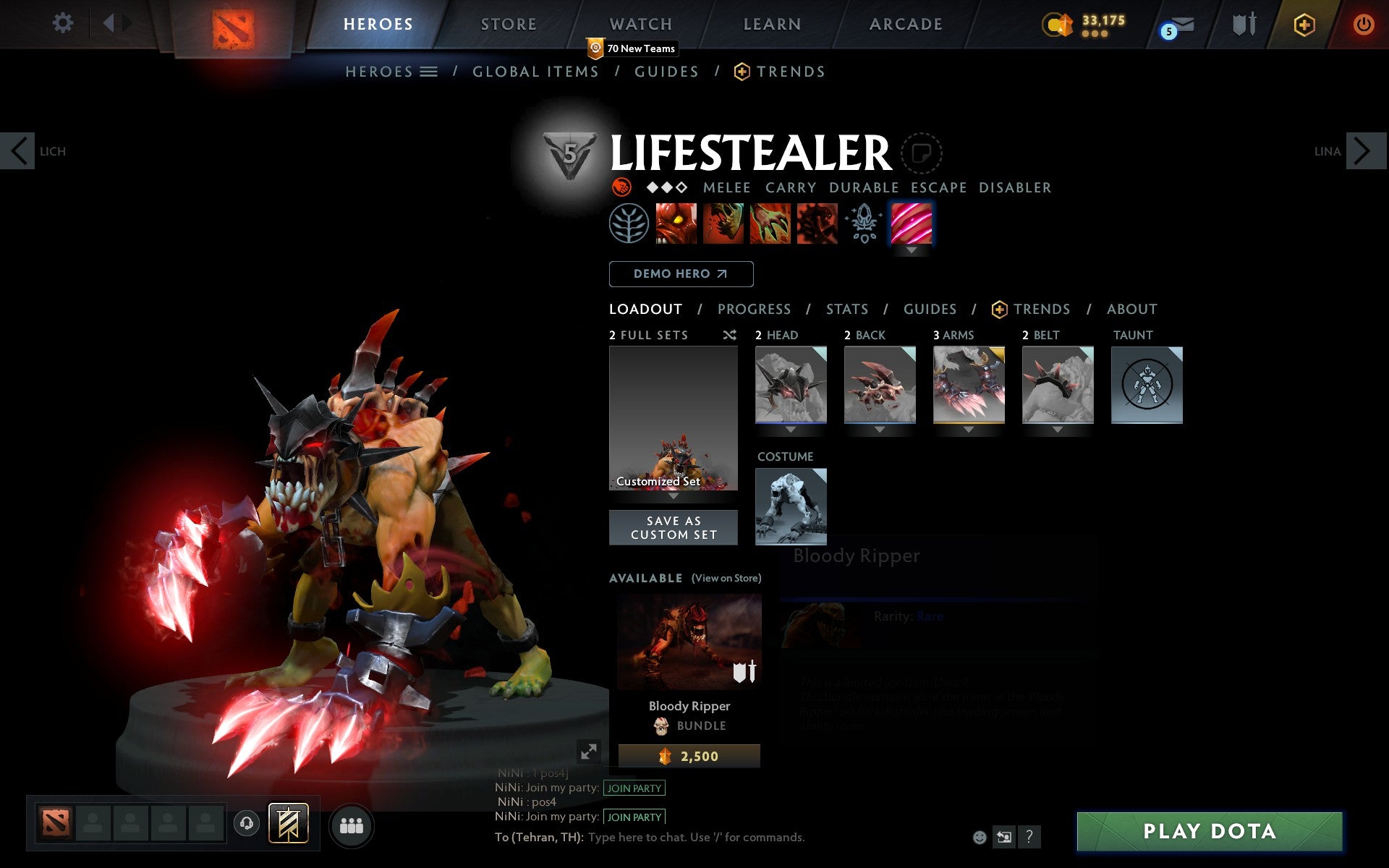The image size is (1389, 868).
Task: Select the Feast ability icon
Action: pos(723,224)
